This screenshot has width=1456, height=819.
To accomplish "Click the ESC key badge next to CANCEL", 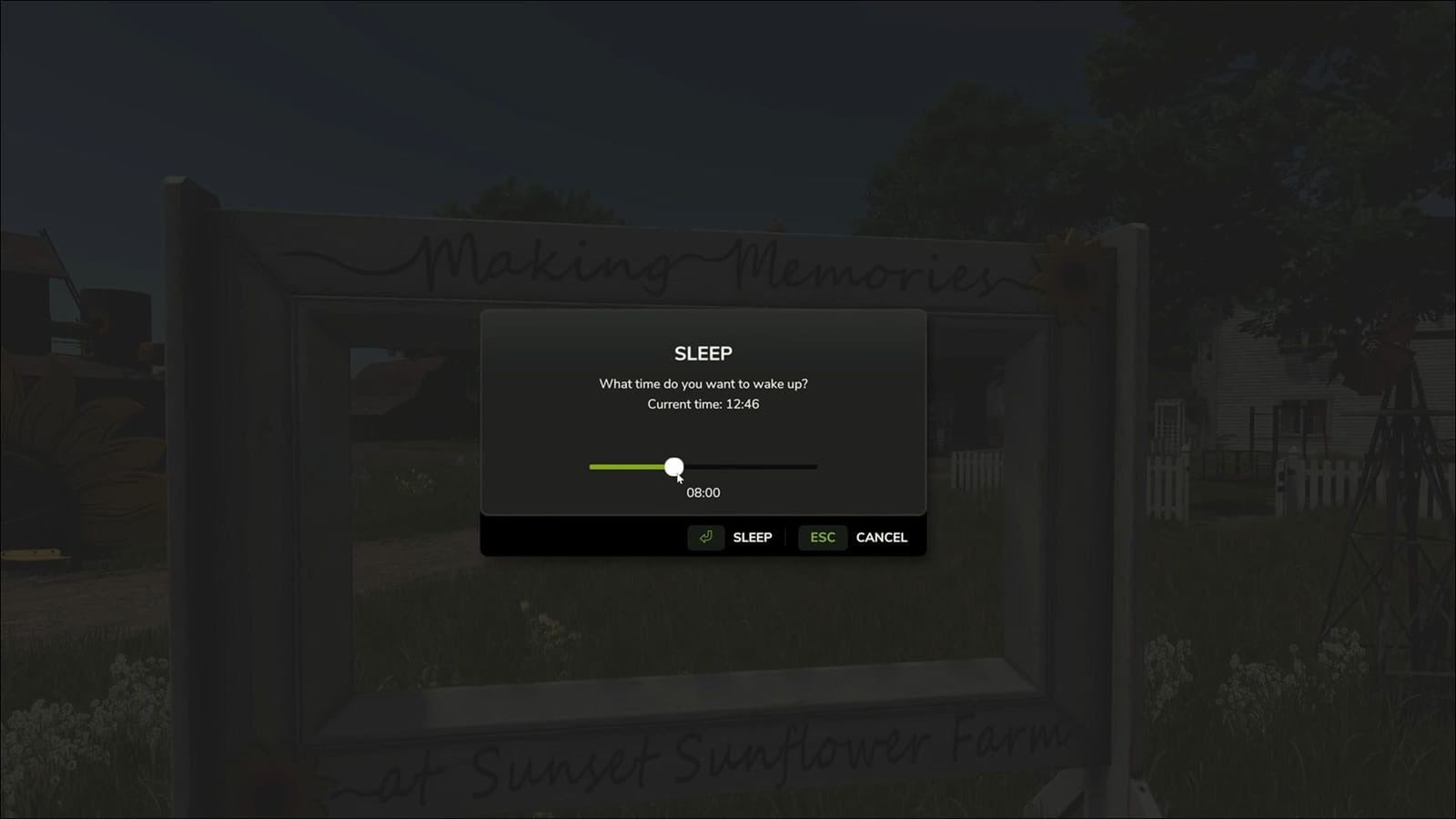I will [x=822, y=537].
